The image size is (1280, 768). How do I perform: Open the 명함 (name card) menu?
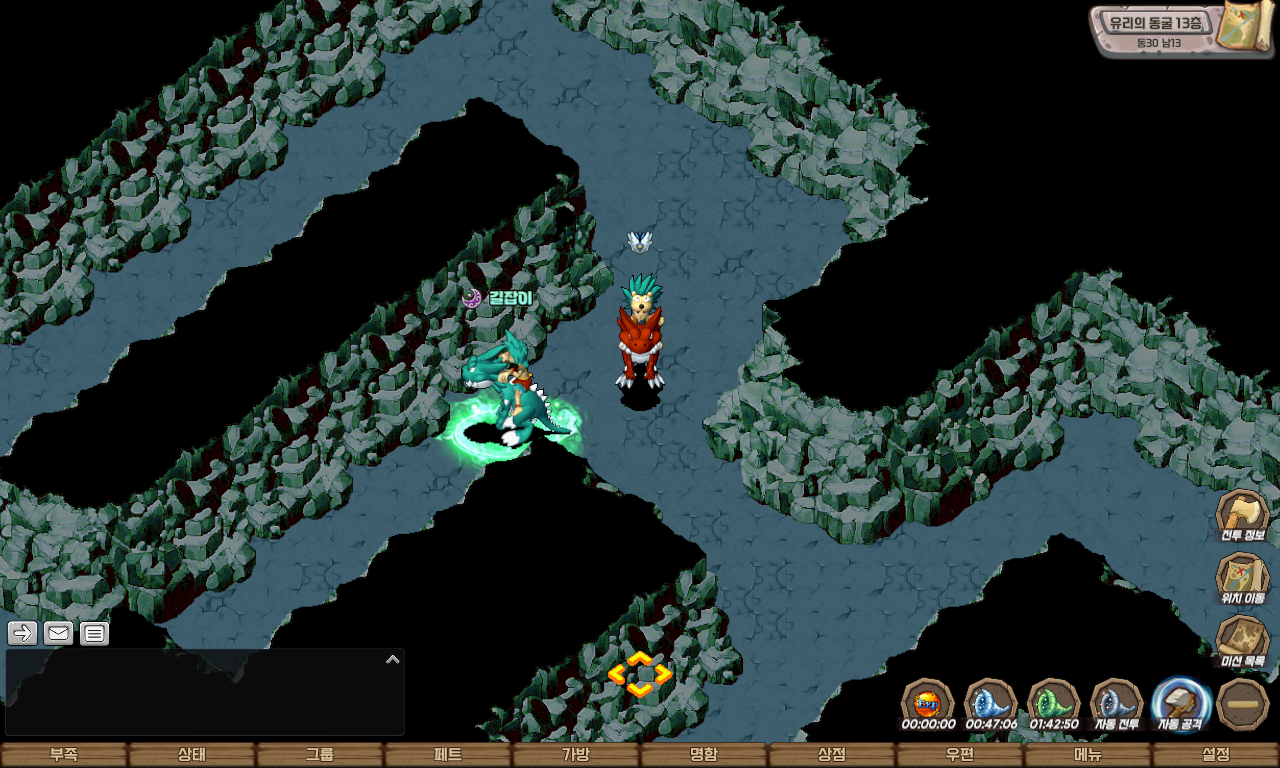tap(704, 755)
